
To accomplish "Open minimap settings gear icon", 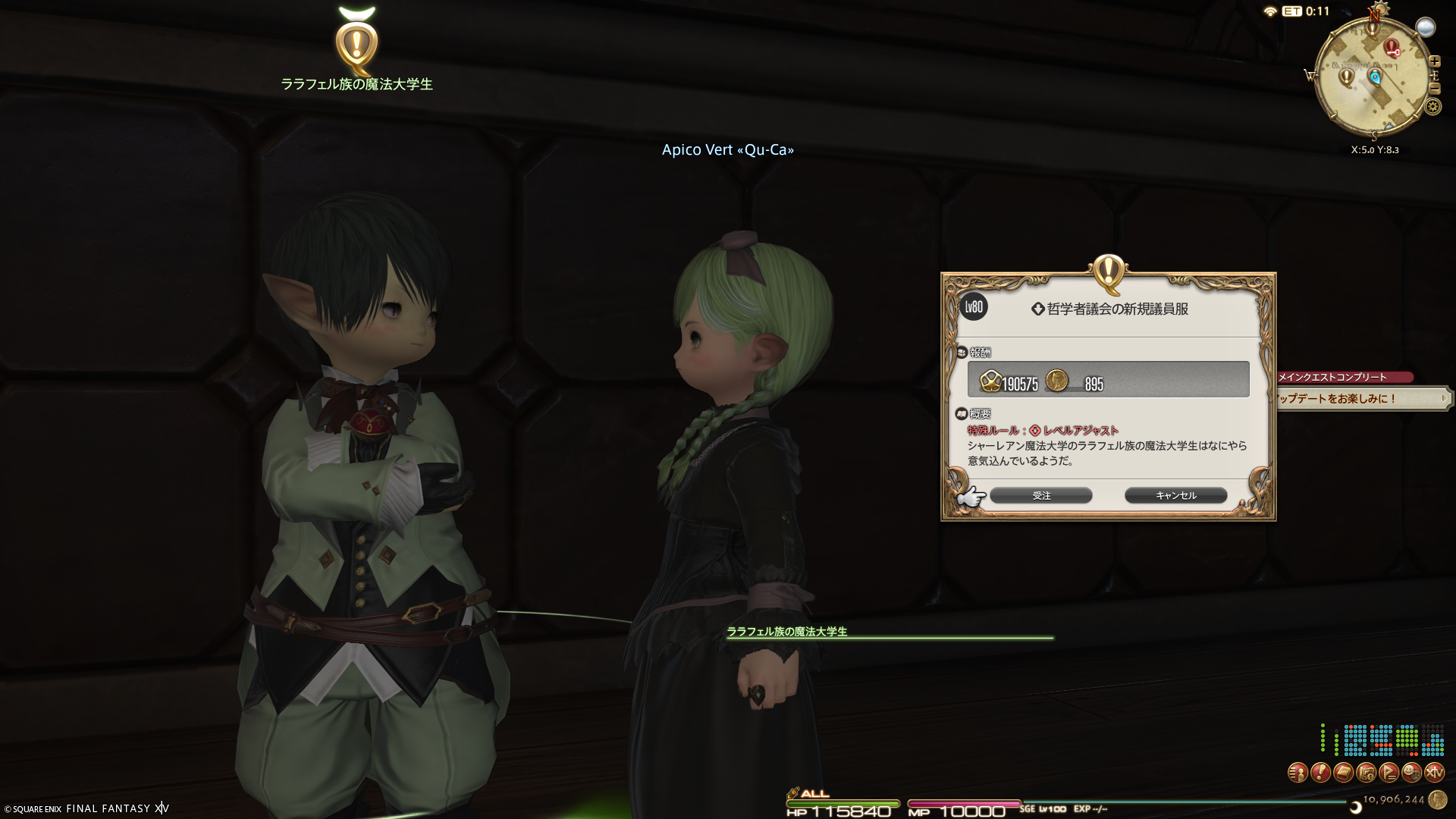I will coord(1432,107).
